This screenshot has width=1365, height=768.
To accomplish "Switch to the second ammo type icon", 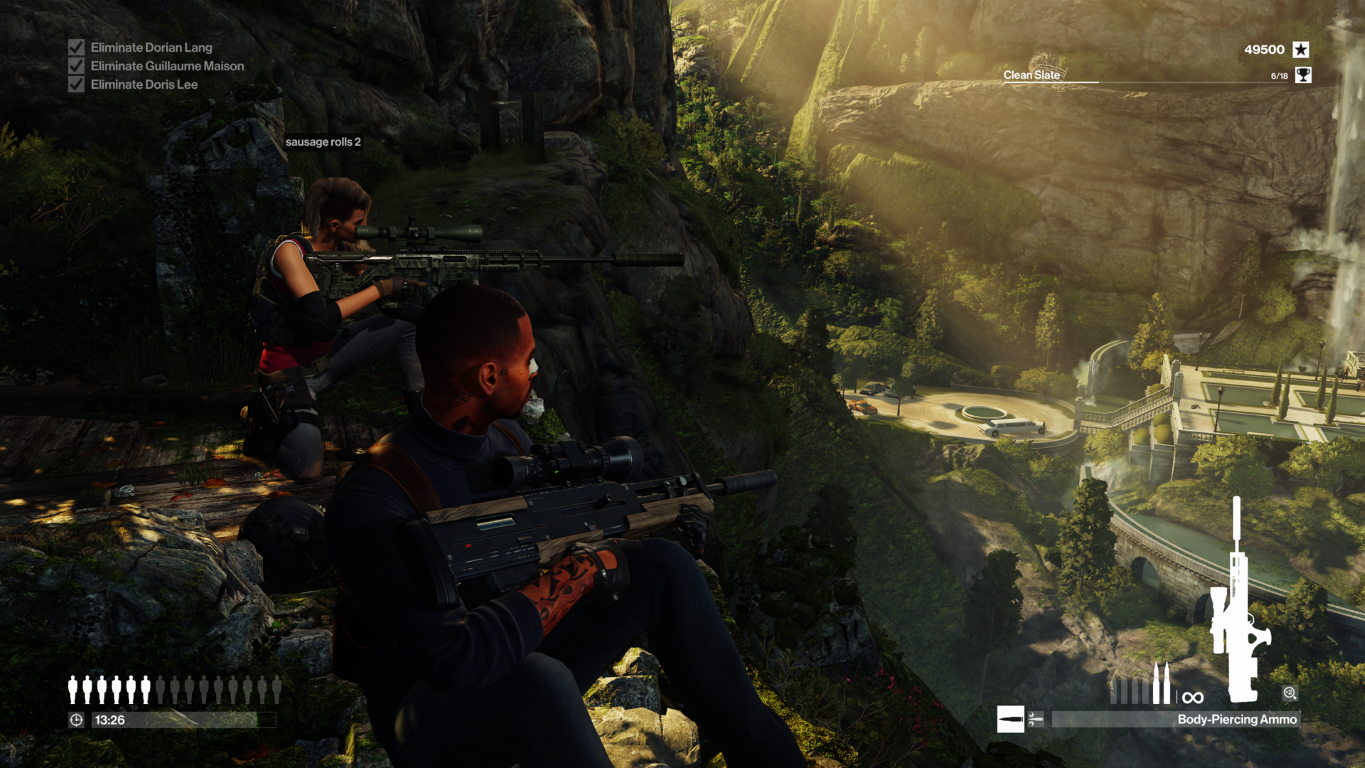I will coord(1036,719).
